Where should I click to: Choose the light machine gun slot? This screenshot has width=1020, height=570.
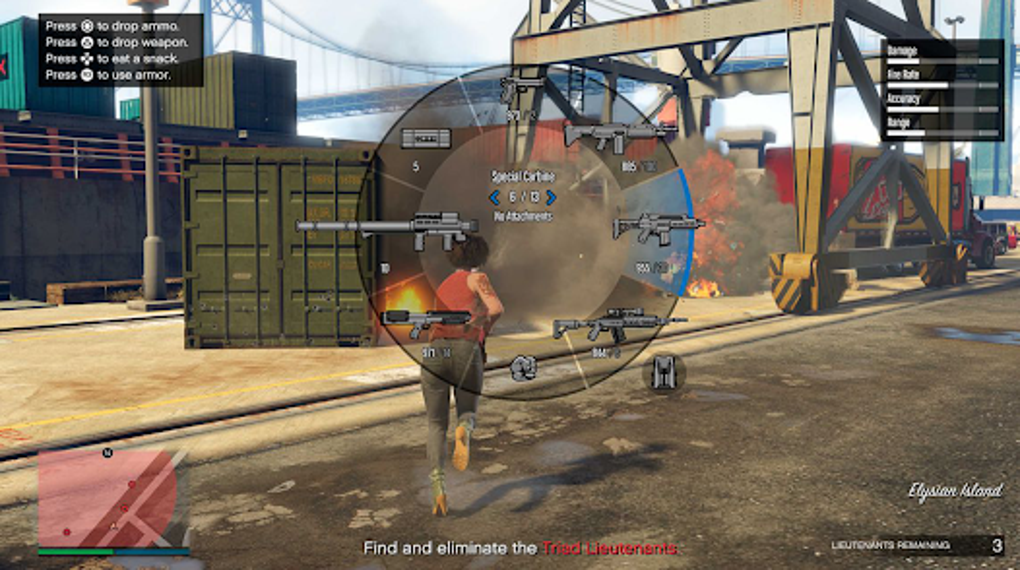tap(620, 134)
